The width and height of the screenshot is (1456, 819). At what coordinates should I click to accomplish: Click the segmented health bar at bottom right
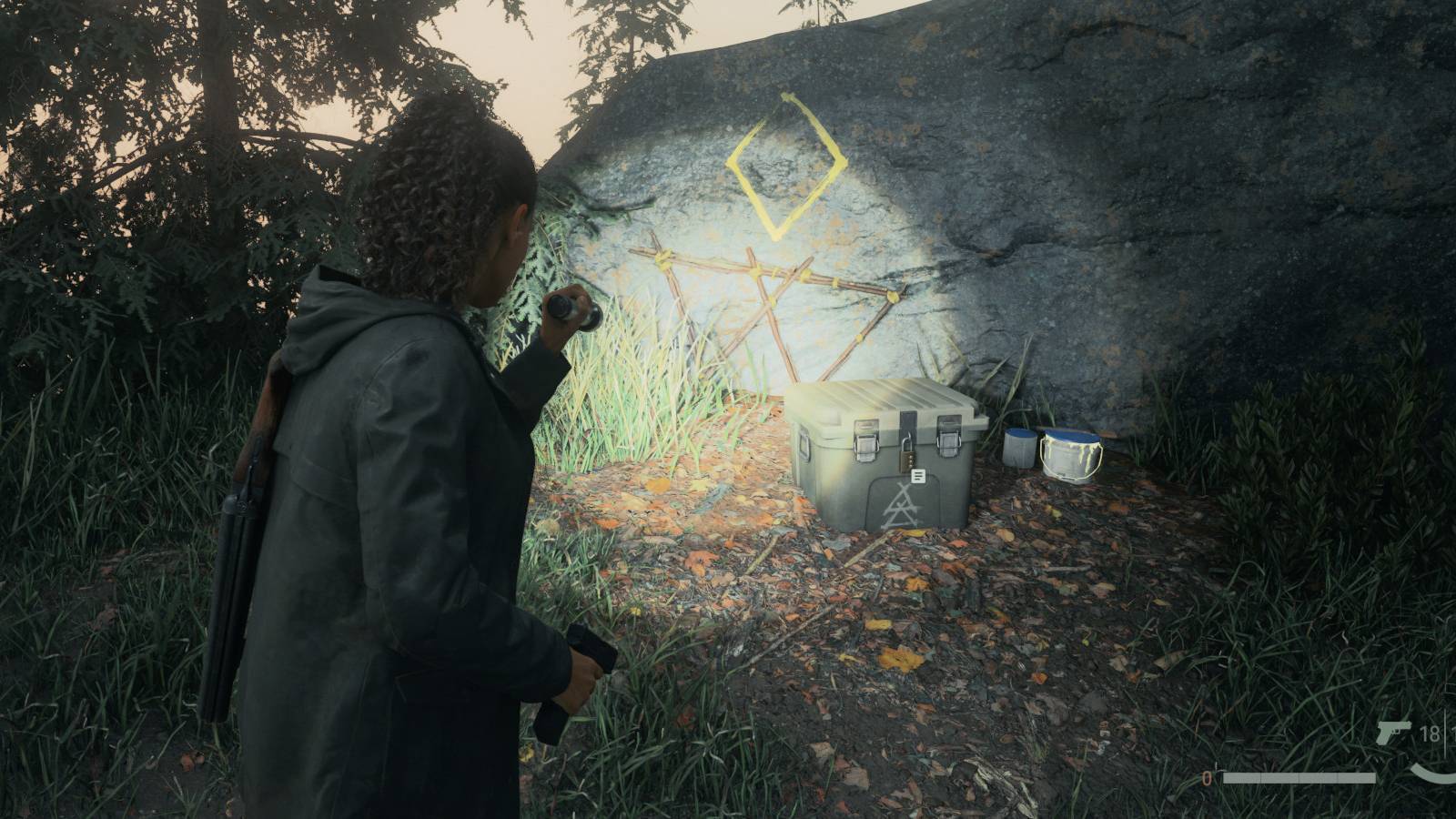click(1299, 778)
